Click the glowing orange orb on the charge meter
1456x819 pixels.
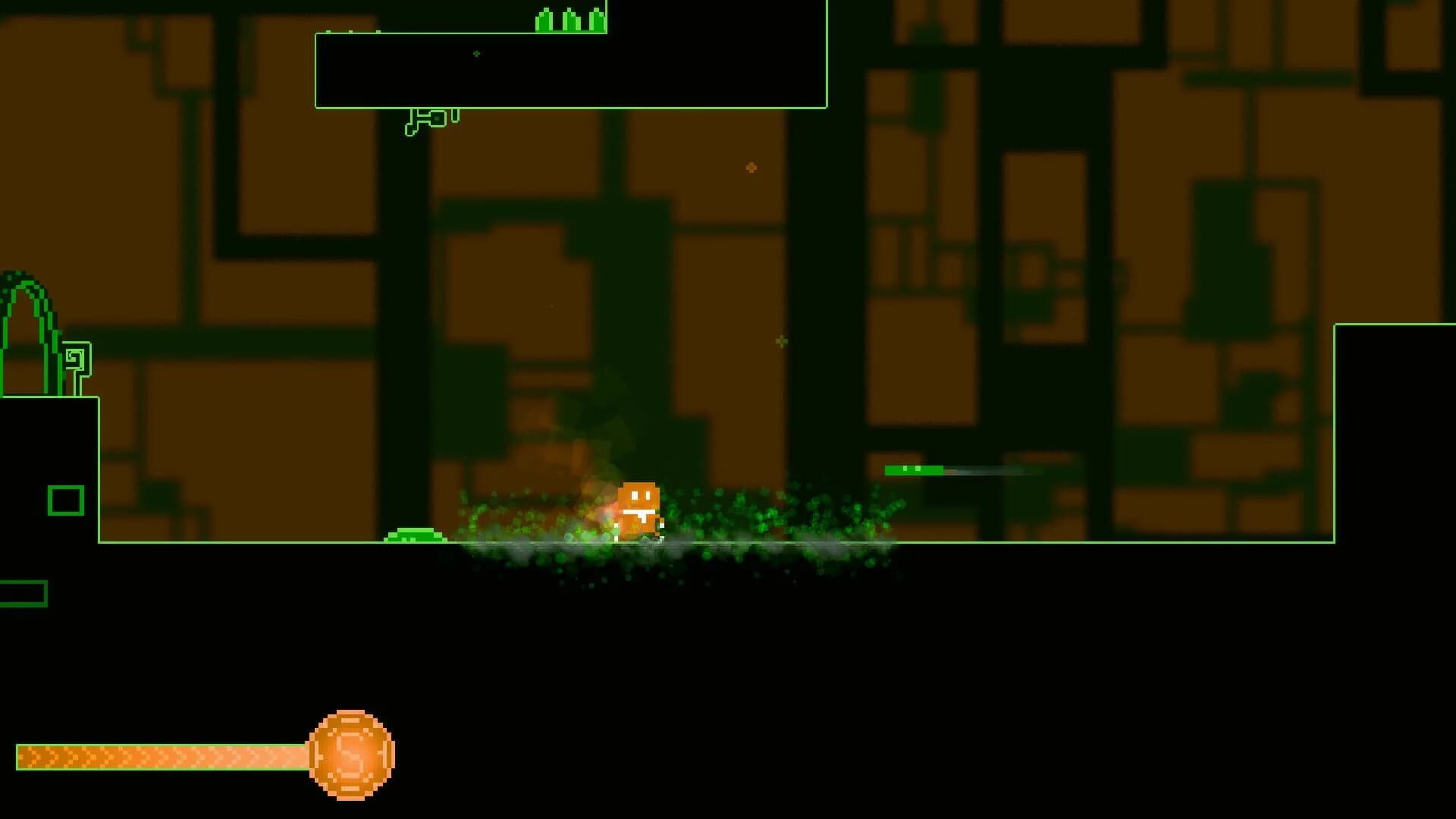(350, 755)
